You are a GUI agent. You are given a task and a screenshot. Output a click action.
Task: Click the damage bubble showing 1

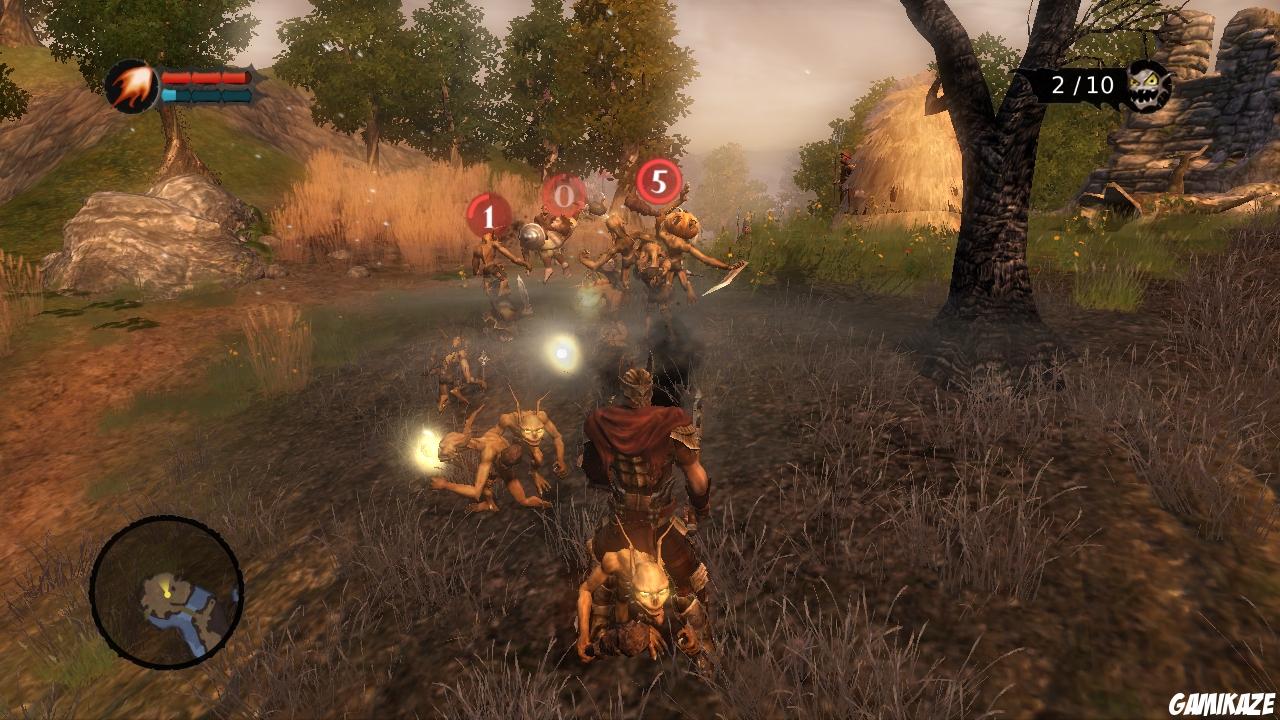pos(487,217)
